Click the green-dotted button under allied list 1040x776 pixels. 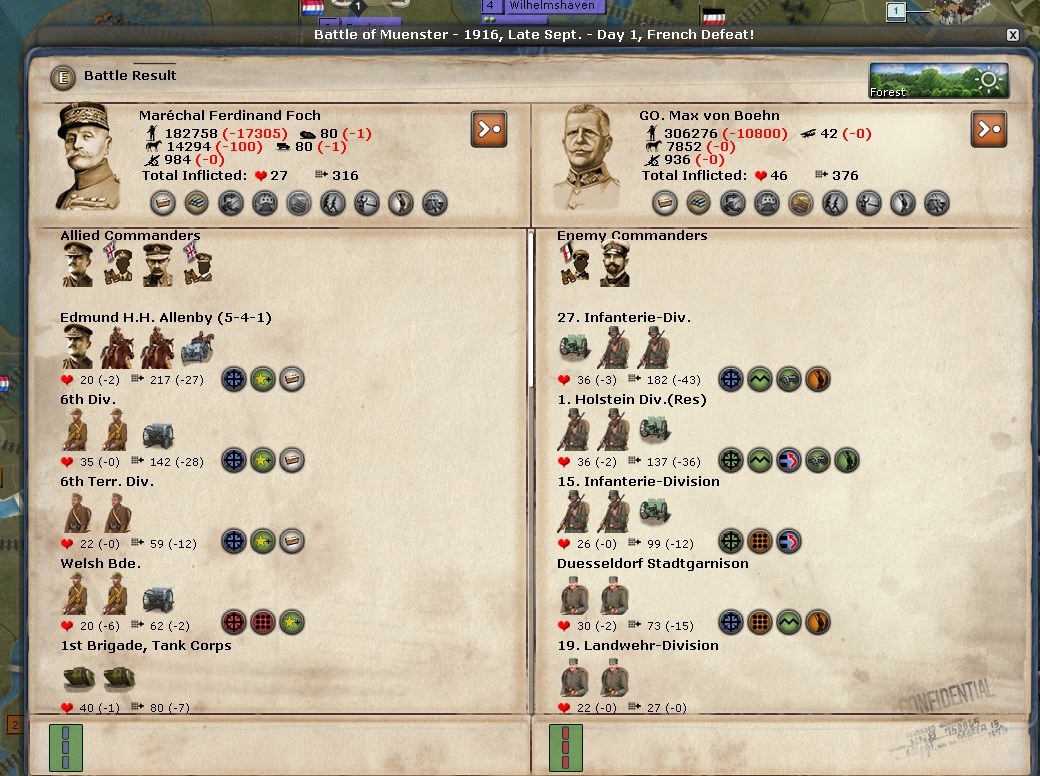66,748
